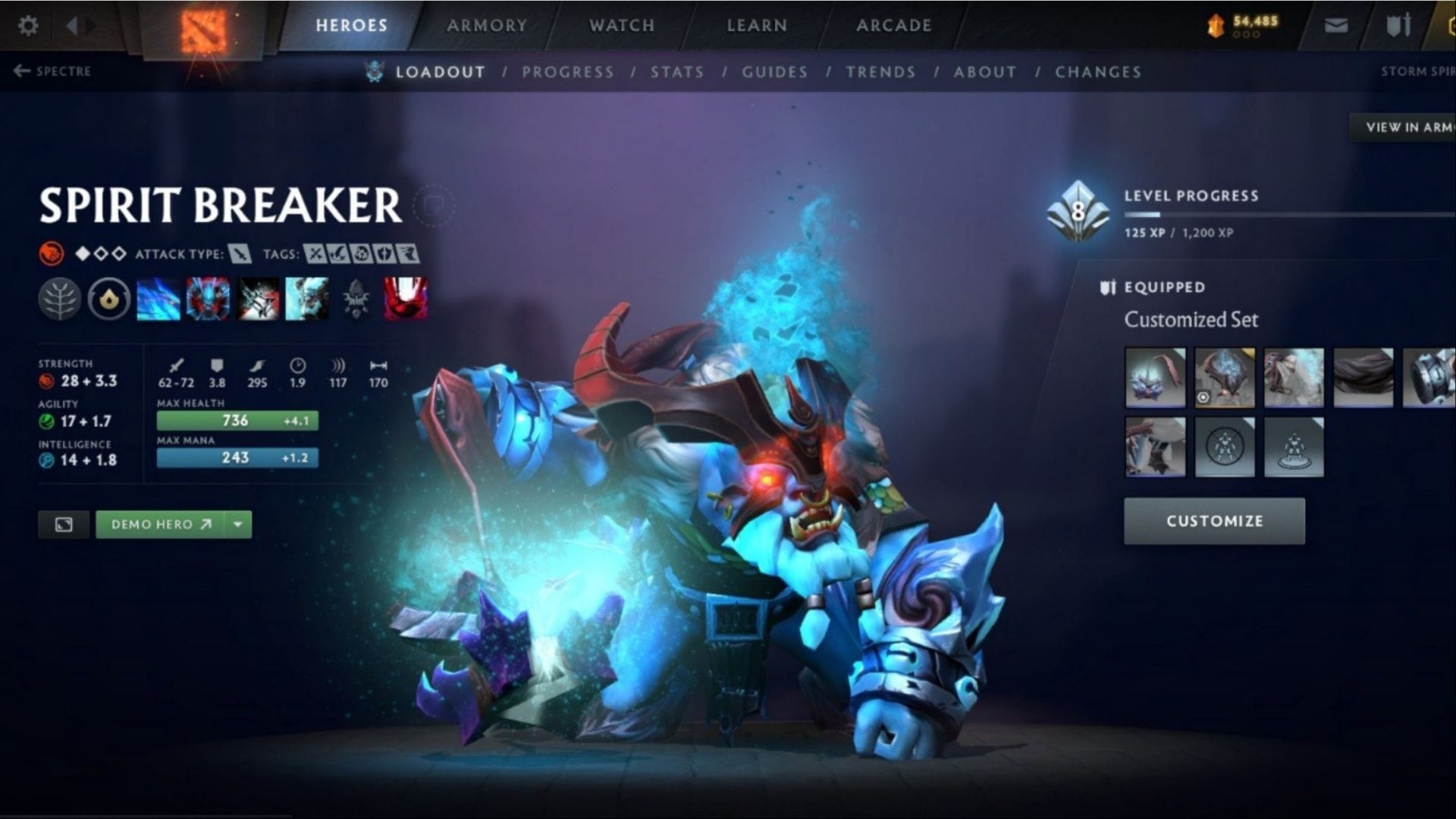The width and height of the screenshot is (1456, 819).
Task: Go back to previous hero Spectre
Action: pos(52,71)
